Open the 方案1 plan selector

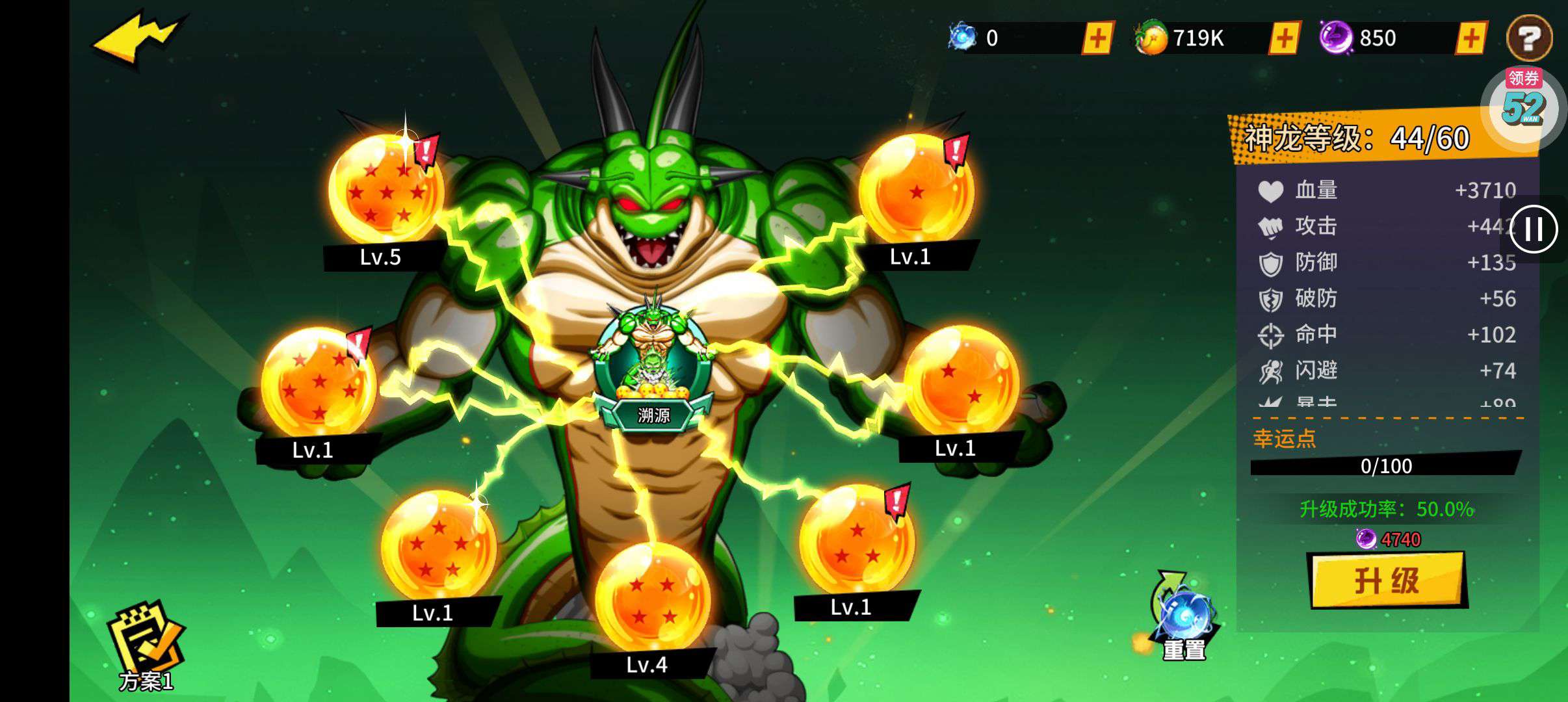coord(146,647)
